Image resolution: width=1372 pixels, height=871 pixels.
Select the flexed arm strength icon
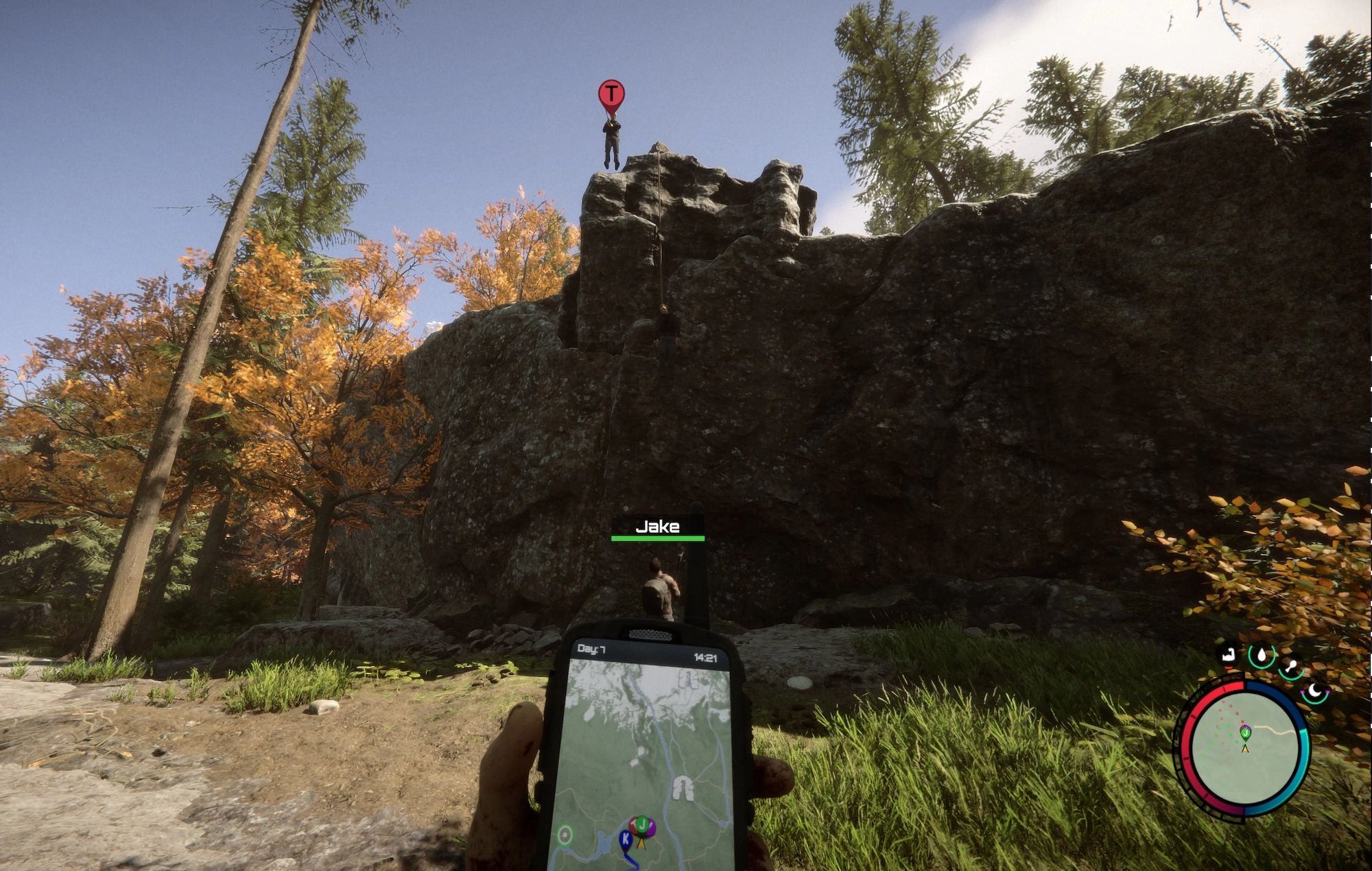tap(1228, 655)
